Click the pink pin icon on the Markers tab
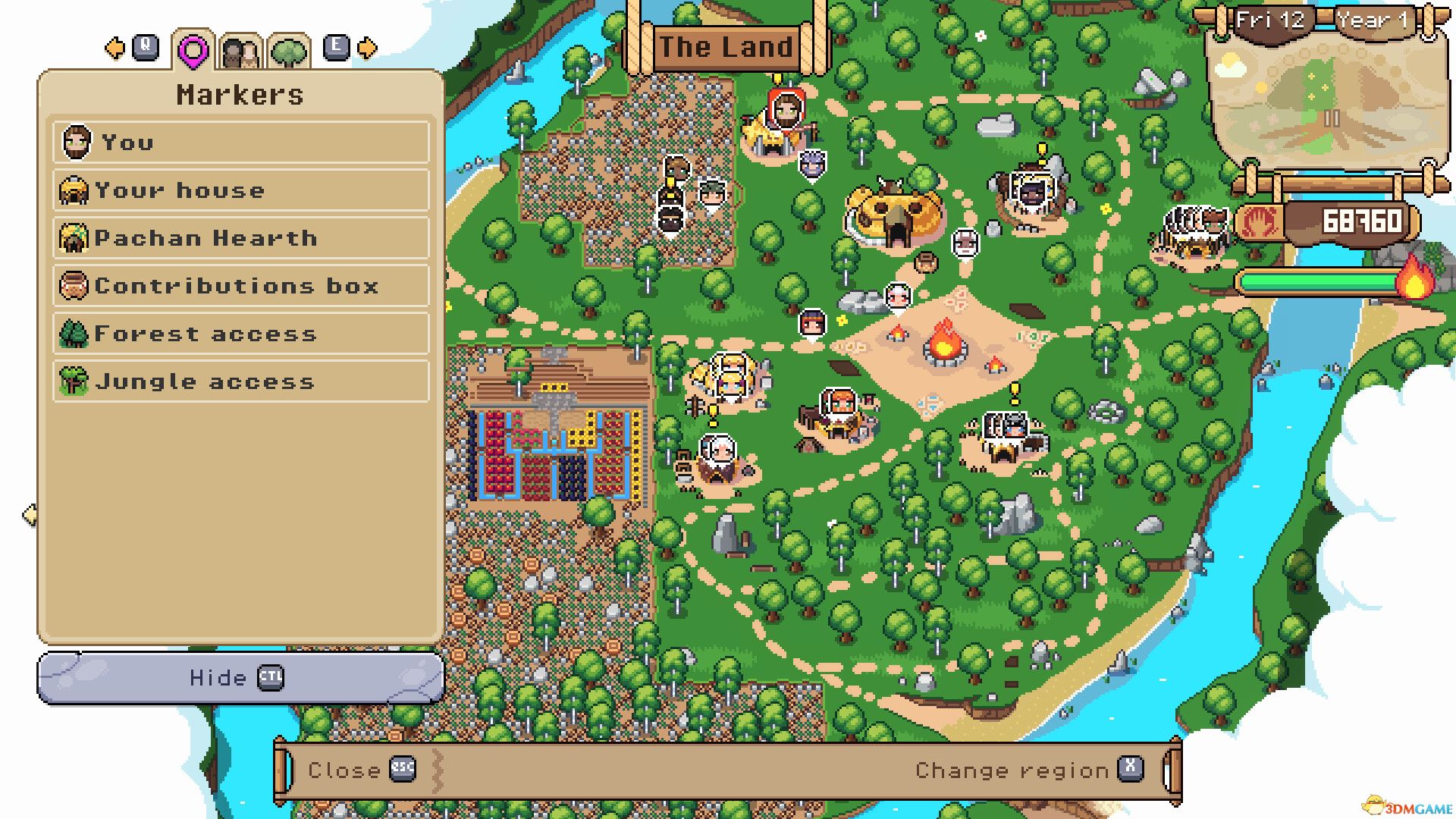The image size is (1456, 819). [194, 51]
